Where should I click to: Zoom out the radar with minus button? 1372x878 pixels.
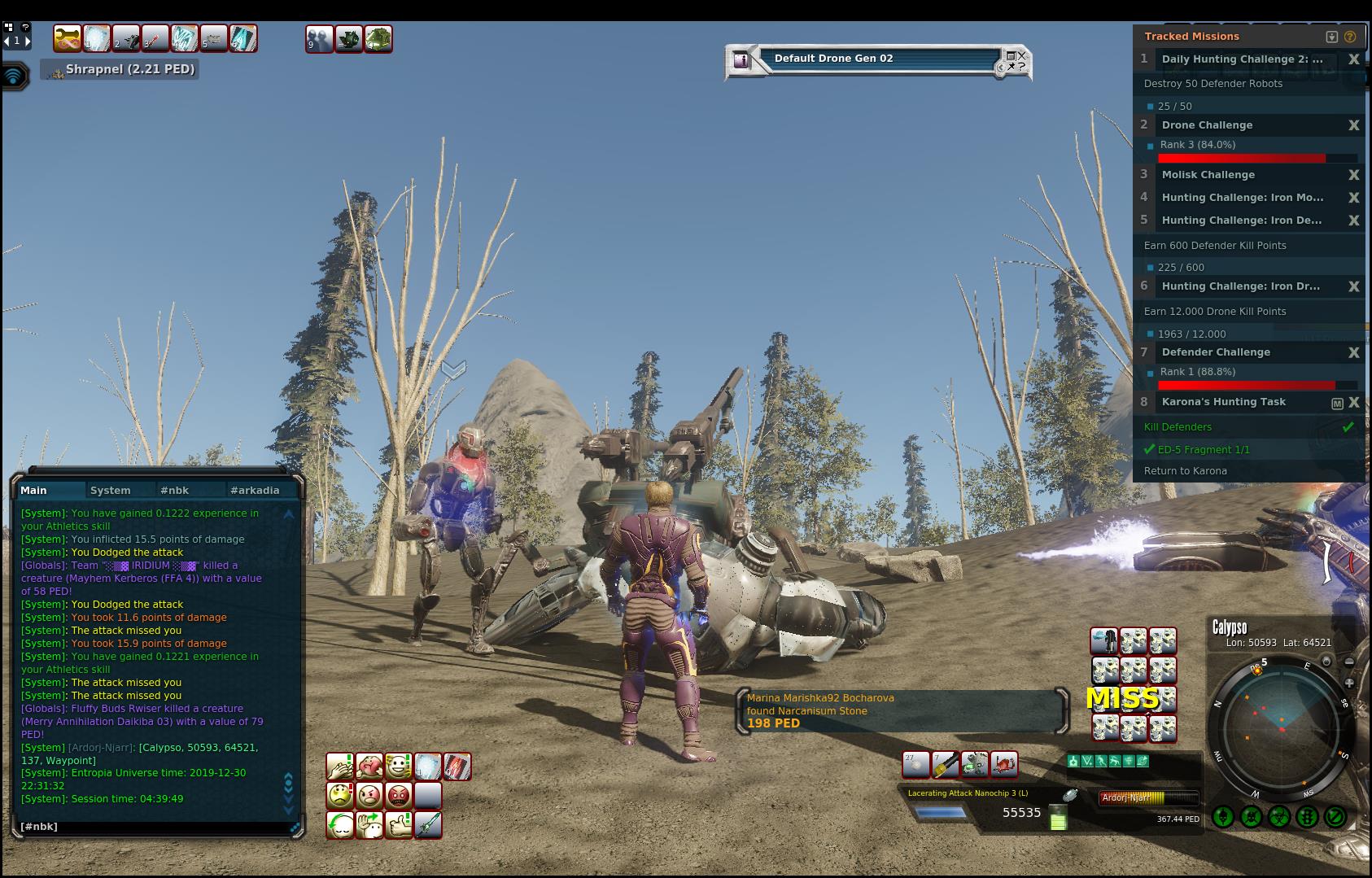point(1348,662)
